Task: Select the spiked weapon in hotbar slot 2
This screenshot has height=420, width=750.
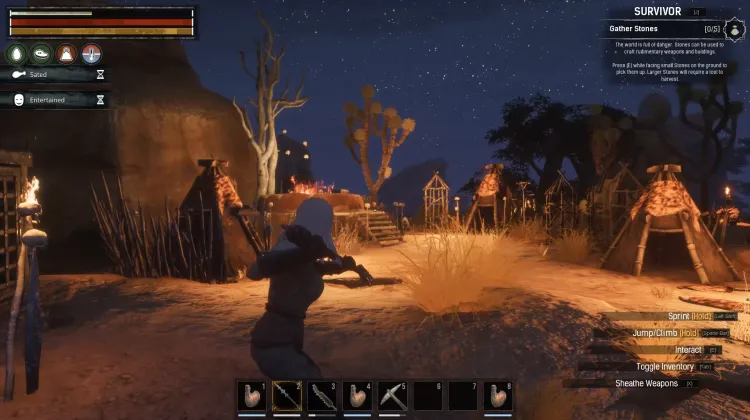Action: click(287, 396)
